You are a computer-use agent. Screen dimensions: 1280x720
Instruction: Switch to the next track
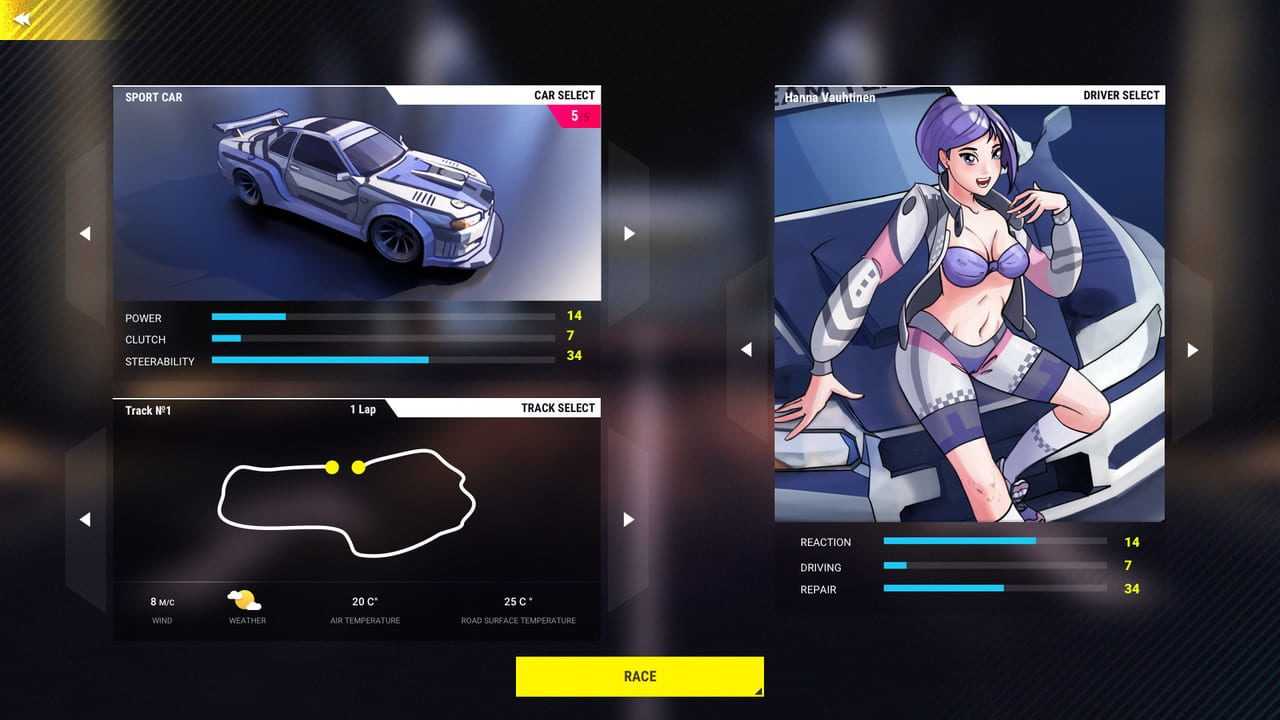(x=629, y=519)
